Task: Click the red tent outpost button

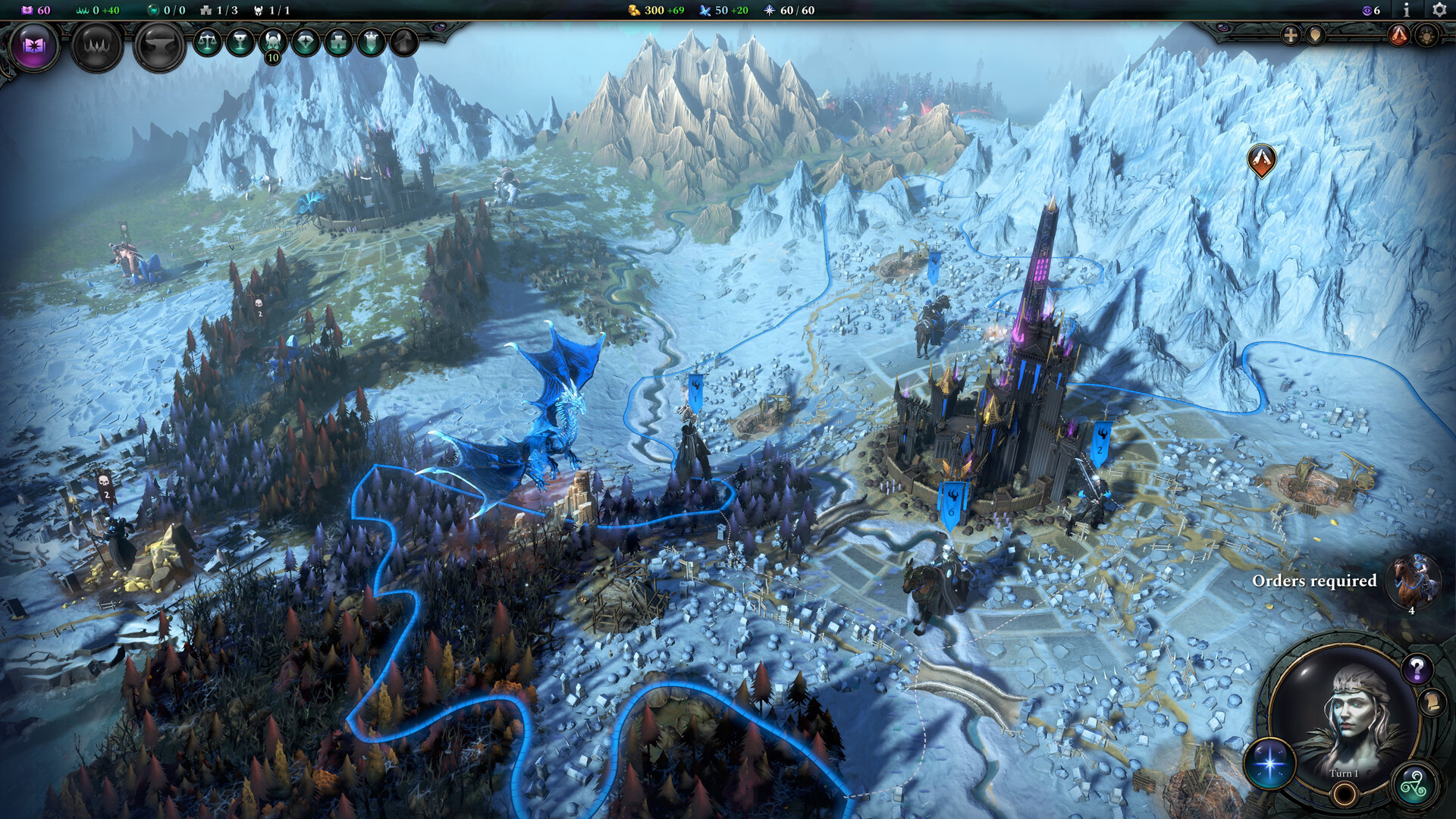Action: point(1399,35)
